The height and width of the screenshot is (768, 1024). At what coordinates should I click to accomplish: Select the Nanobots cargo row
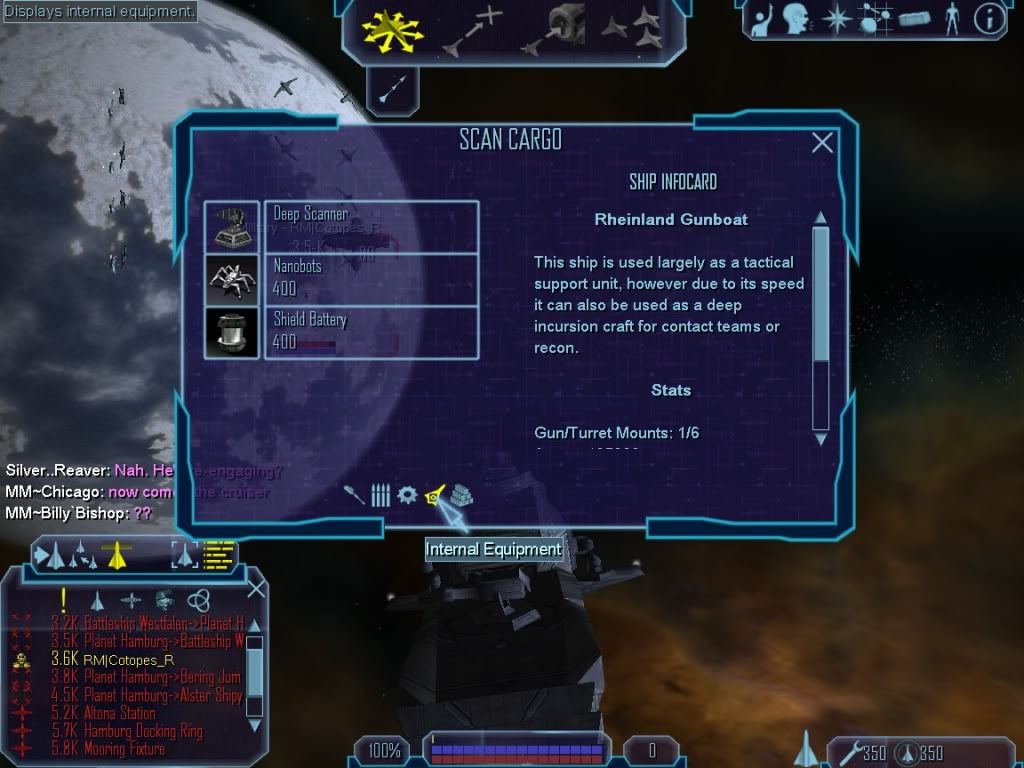coord(370,280)
